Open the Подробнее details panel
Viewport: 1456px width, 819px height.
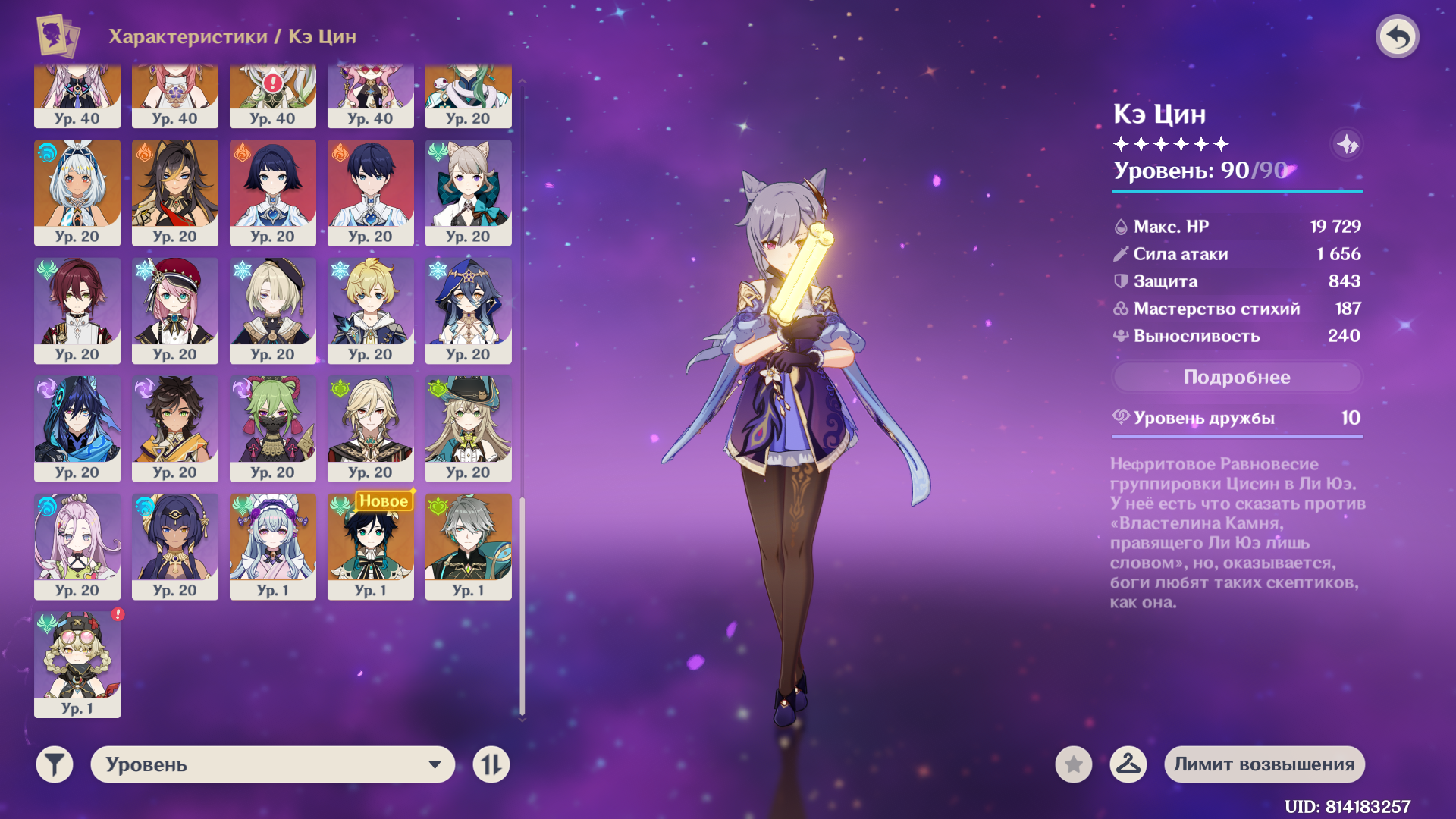1236,377
